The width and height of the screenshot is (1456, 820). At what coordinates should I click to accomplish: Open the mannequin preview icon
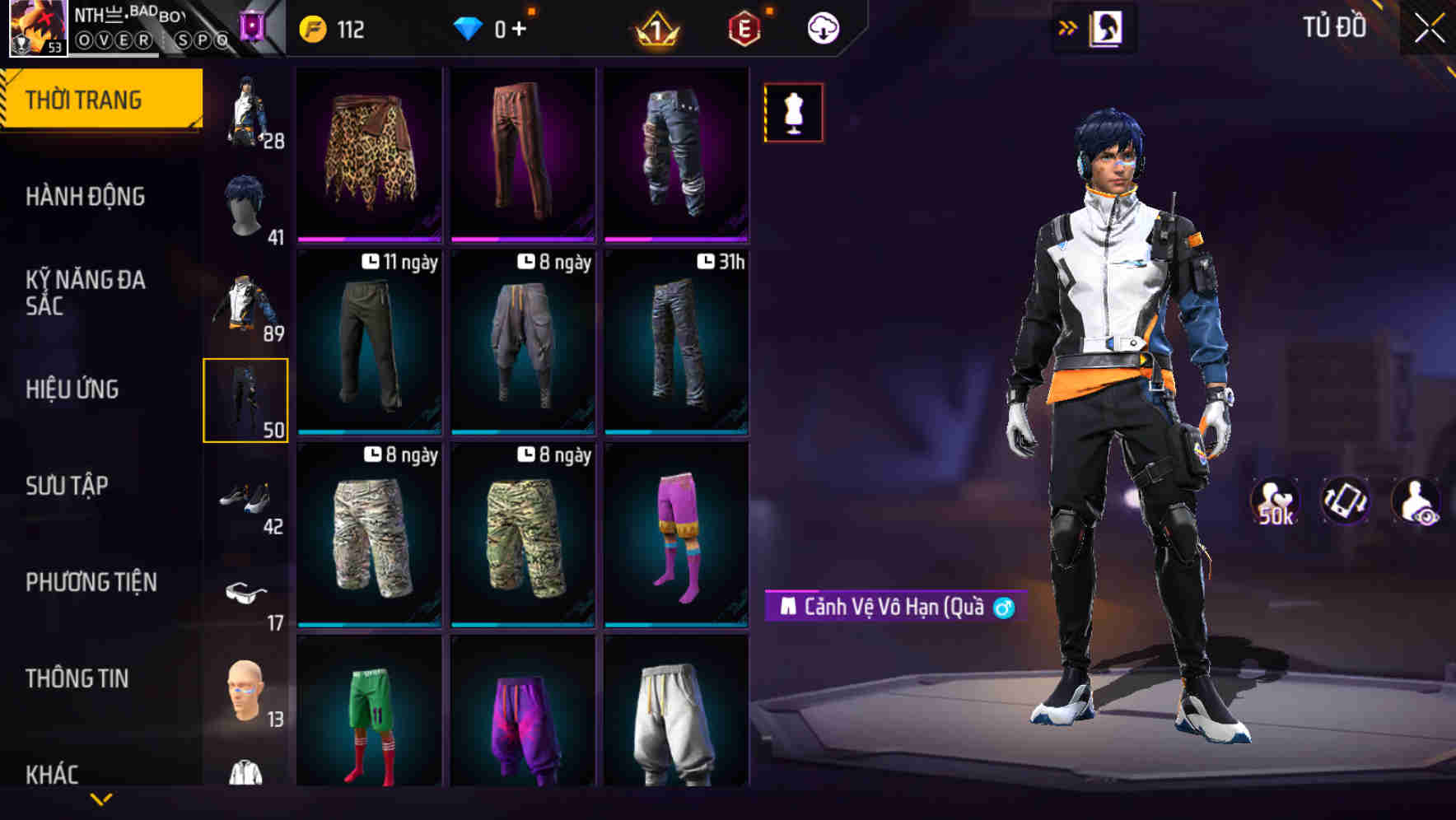click(792, 112)
